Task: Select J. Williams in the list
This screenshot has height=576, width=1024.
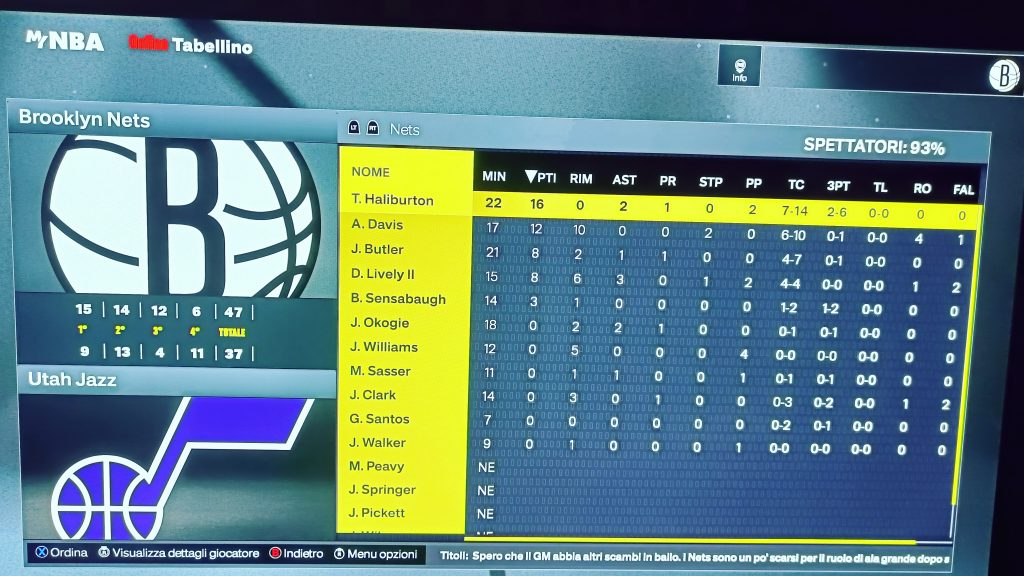Action: click(x=383, y=347)
